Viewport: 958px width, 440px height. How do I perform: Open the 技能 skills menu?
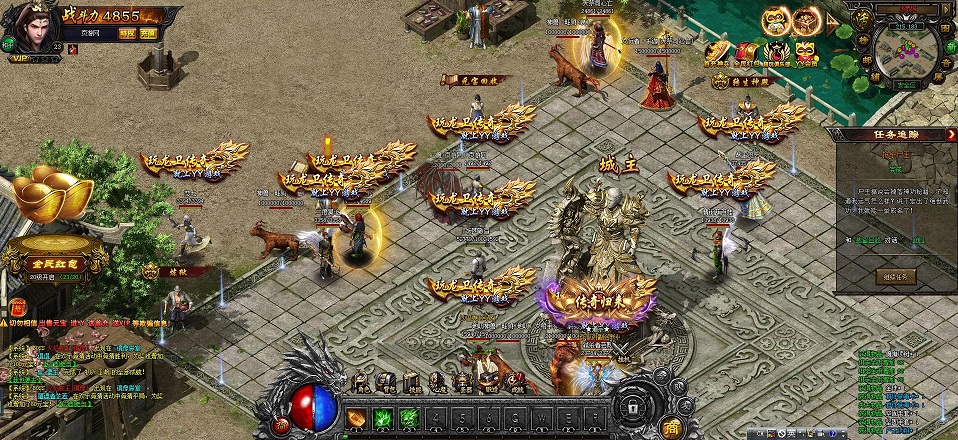[x=411, y=382]
